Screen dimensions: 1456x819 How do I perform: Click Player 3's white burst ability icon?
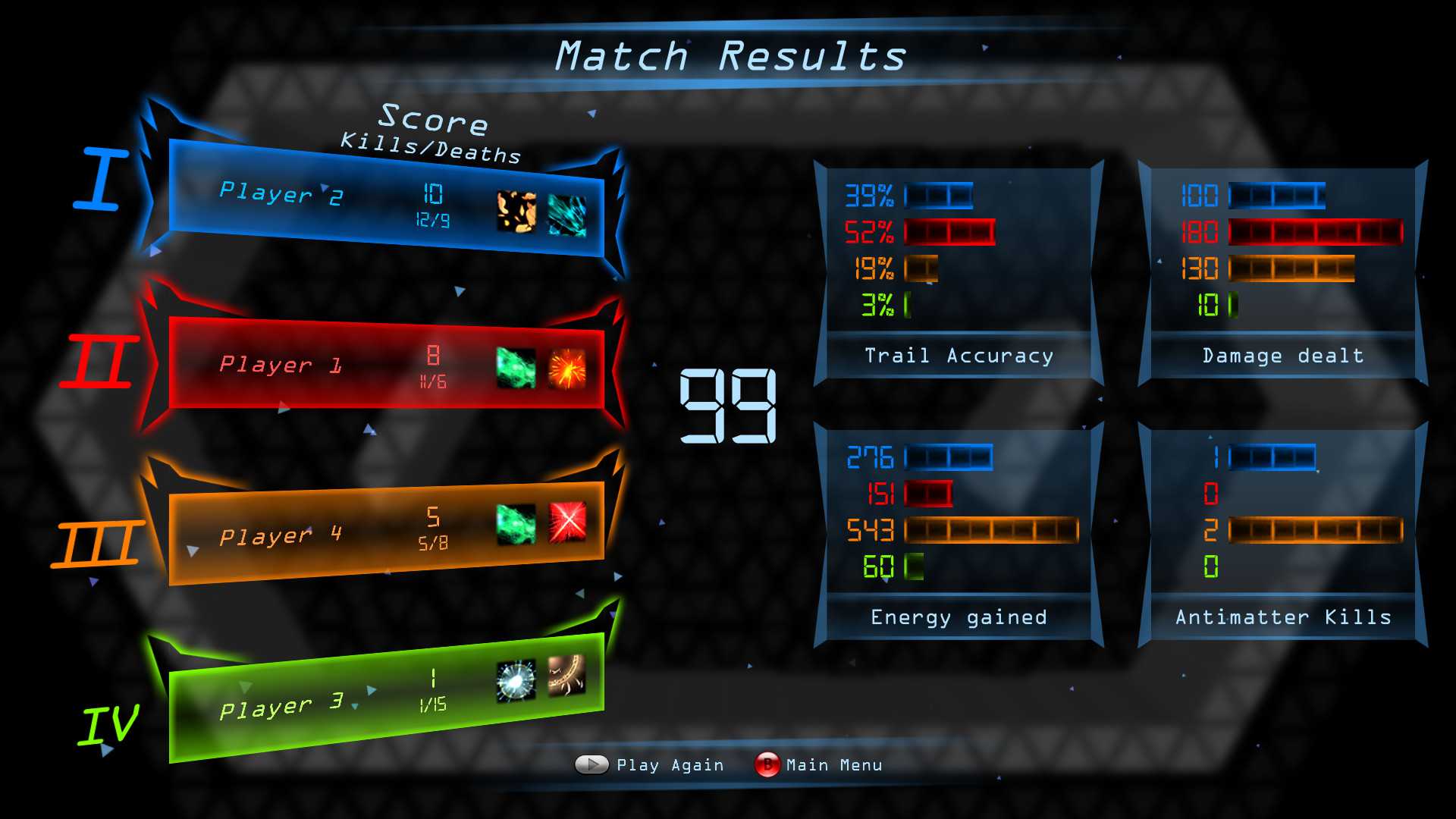tap(516, 680)
